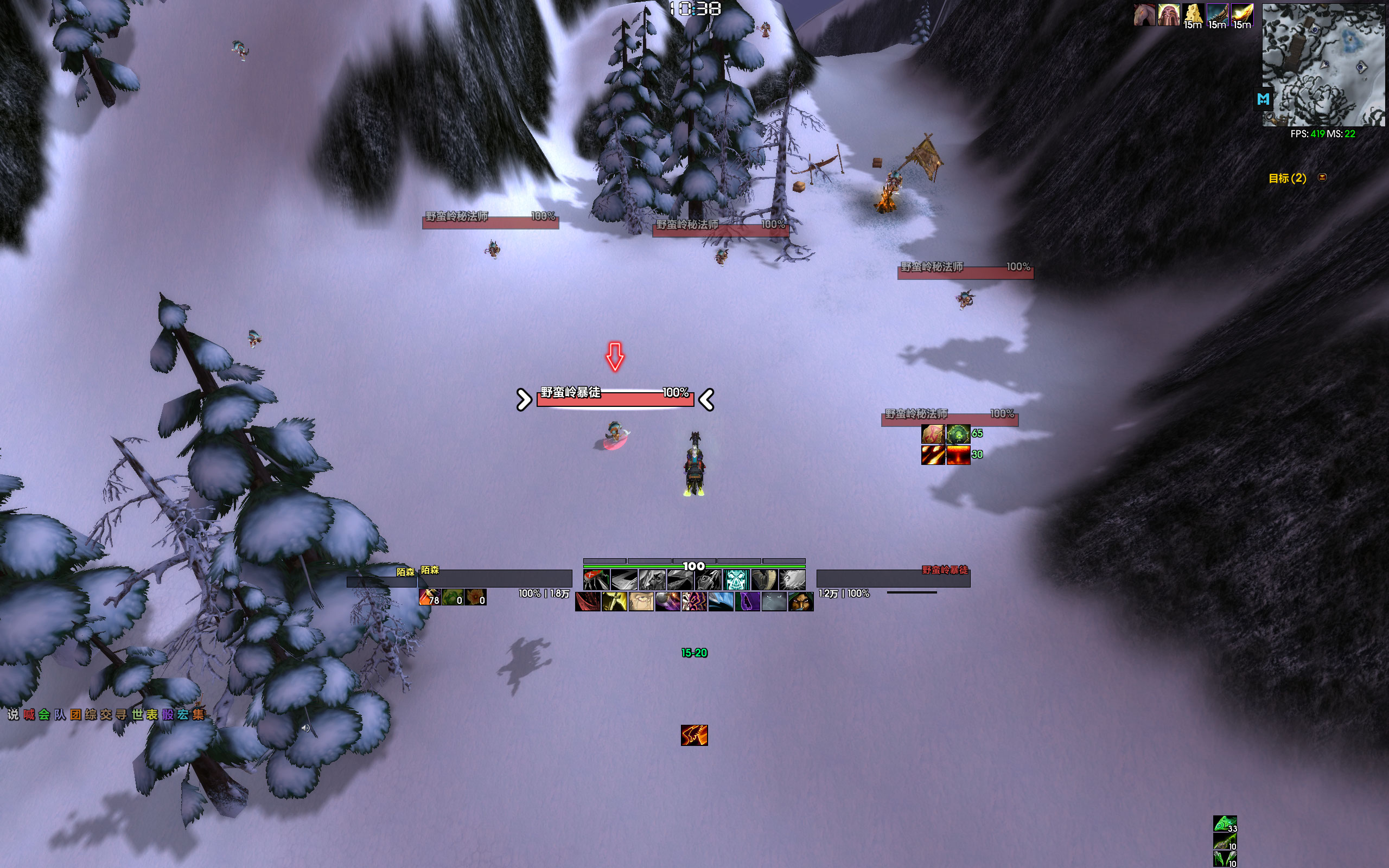The height and width of the screenshot is (868, 1389).
Task: Roll dice with the 骰 shortcut
Action: pyautogui.click(x=168, y=714)
